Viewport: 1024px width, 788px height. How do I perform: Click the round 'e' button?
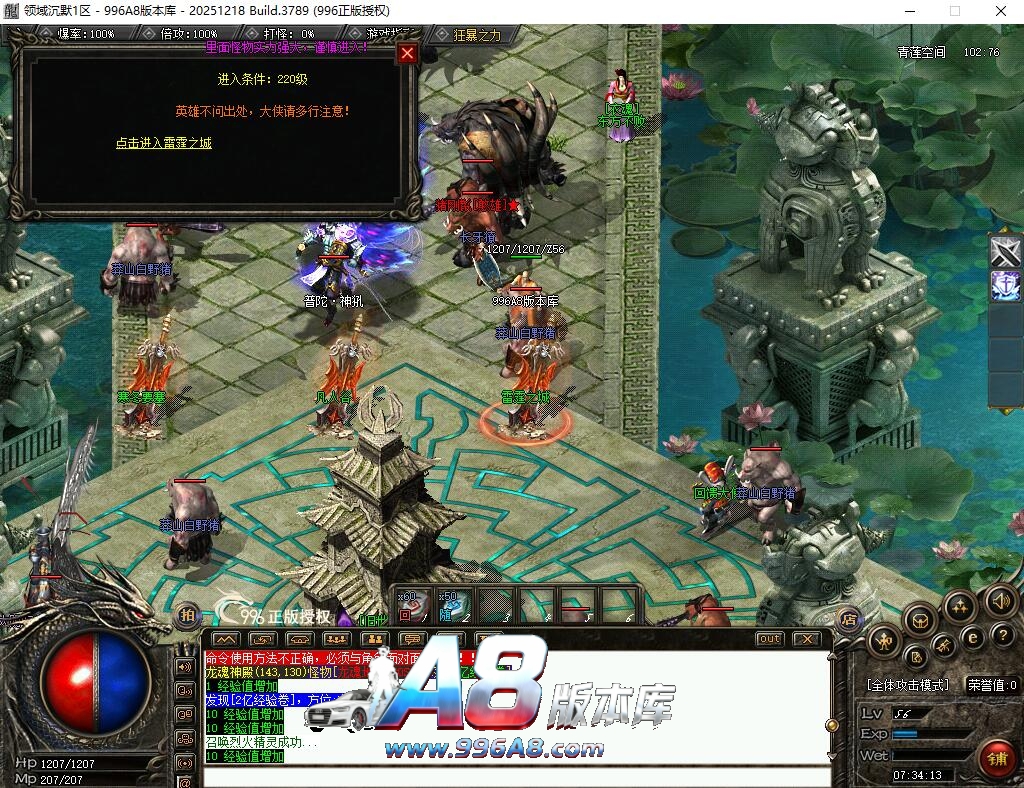971,637
